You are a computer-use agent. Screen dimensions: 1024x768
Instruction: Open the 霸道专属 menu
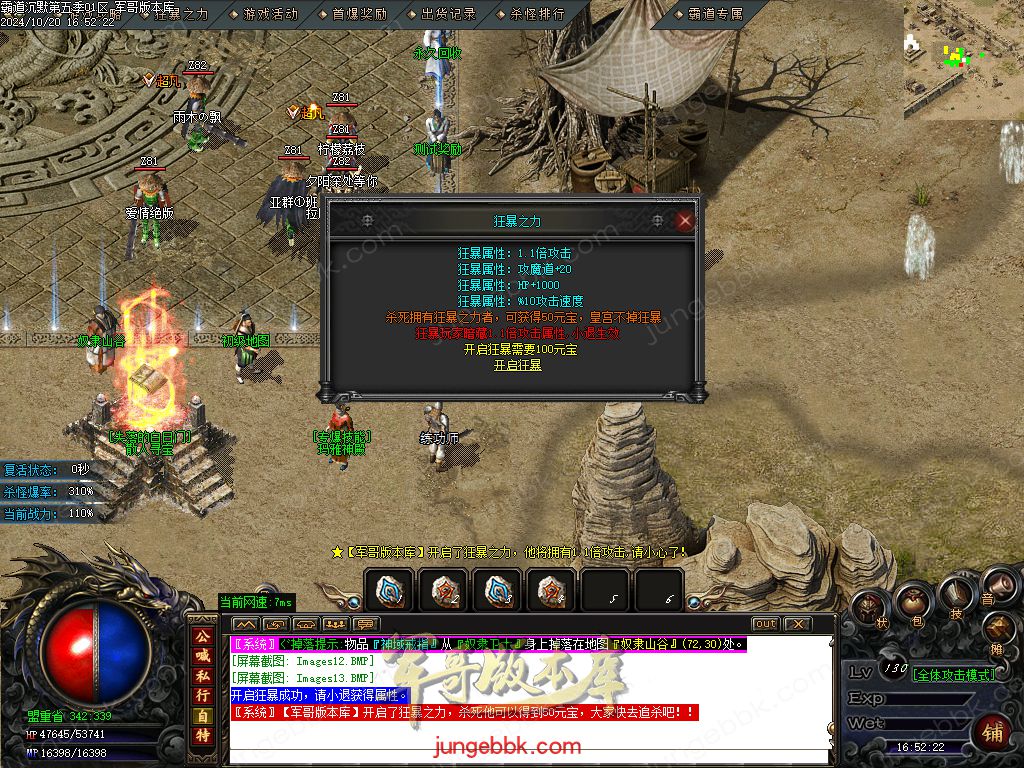coord(716,15)
